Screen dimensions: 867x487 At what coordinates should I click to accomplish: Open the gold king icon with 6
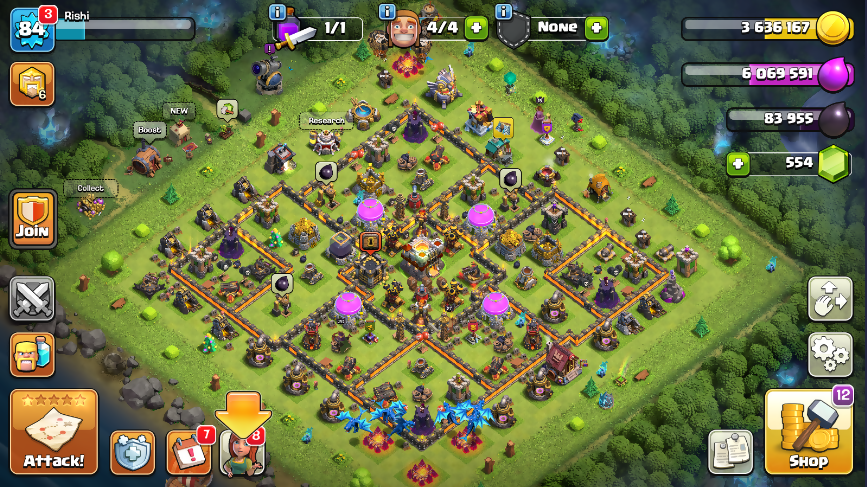[x=31, y=84]
